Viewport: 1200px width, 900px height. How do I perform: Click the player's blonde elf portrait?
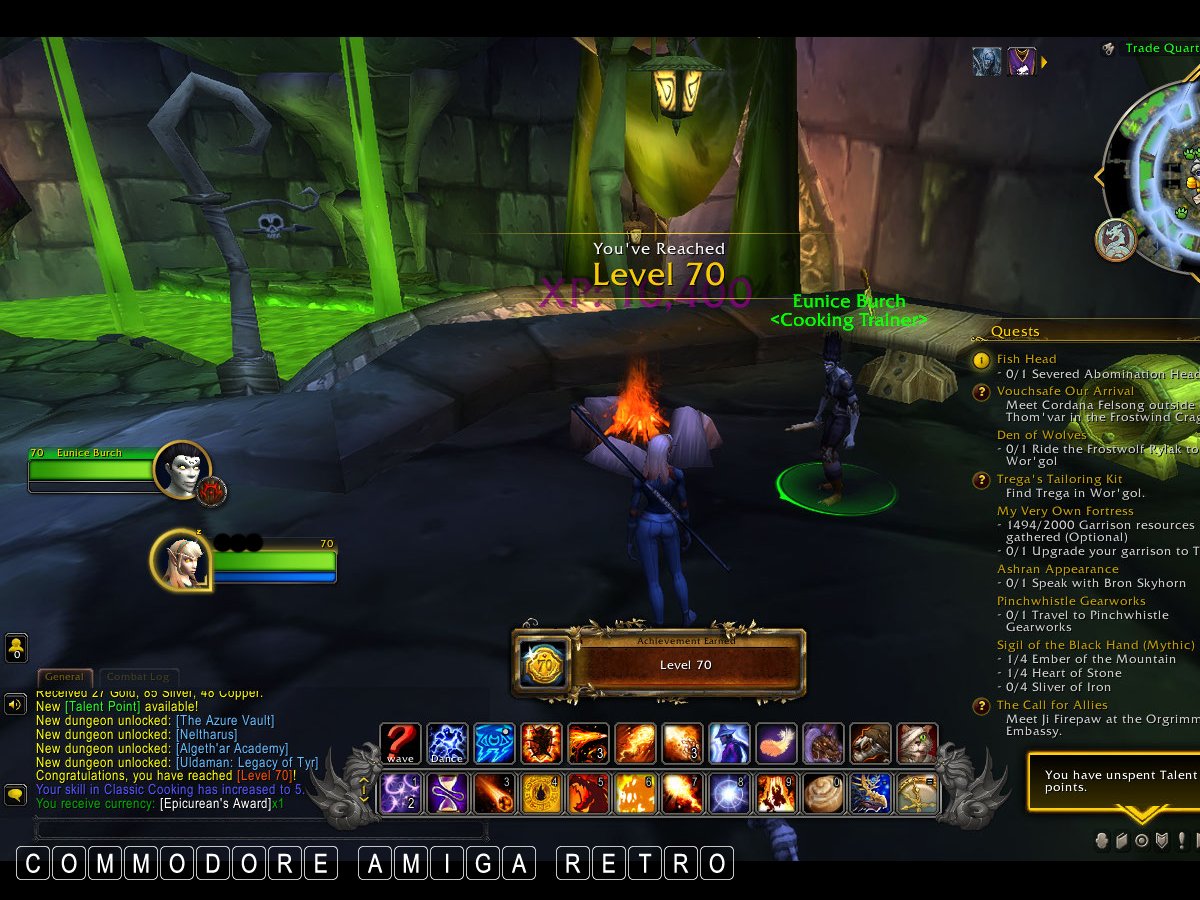pyautogui.click(x=181, y=559)
